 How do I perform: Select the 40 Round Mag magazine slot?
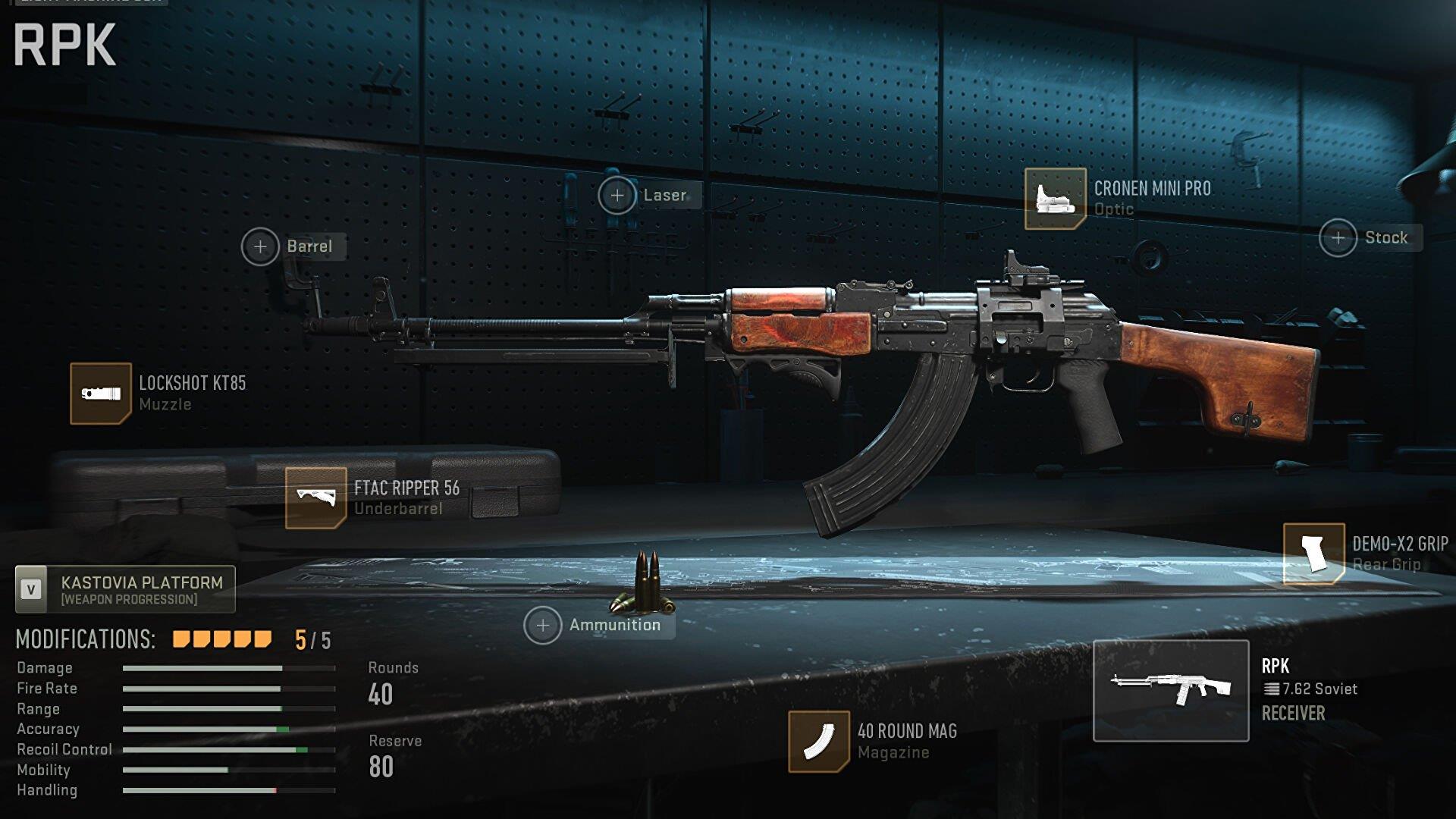coord(818,742)
